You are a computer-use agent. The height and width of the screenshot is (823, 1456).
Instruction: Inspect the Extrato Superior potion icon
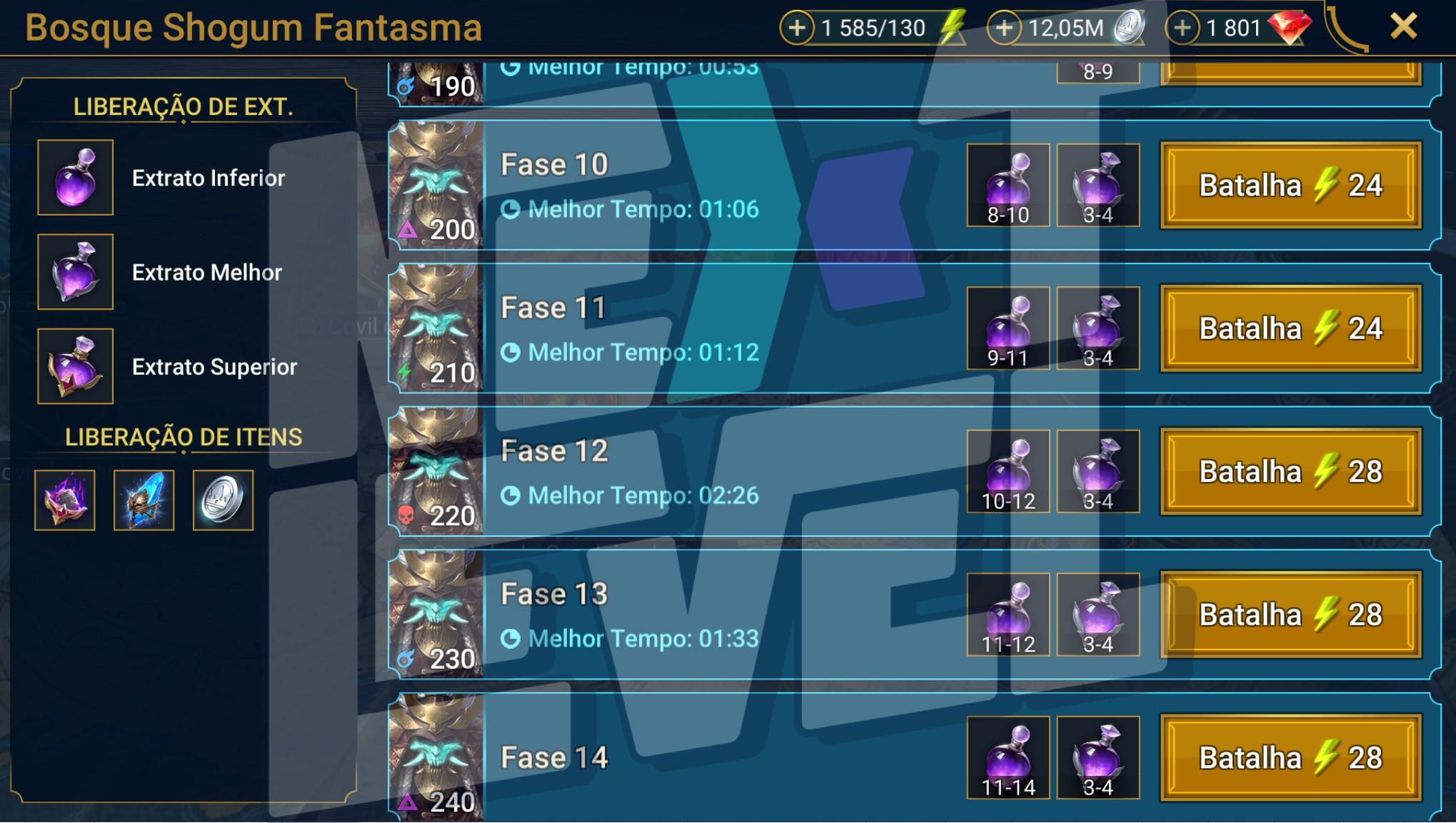75,366
